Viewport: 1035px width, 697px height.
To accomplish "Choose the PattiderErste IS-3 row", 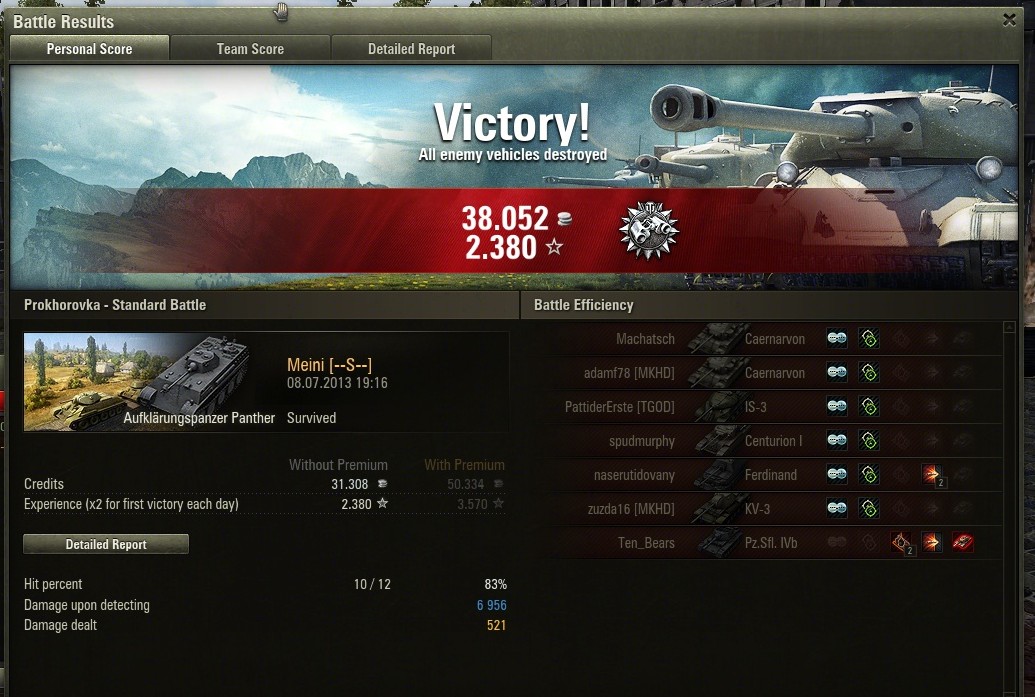I will point(680,407).
